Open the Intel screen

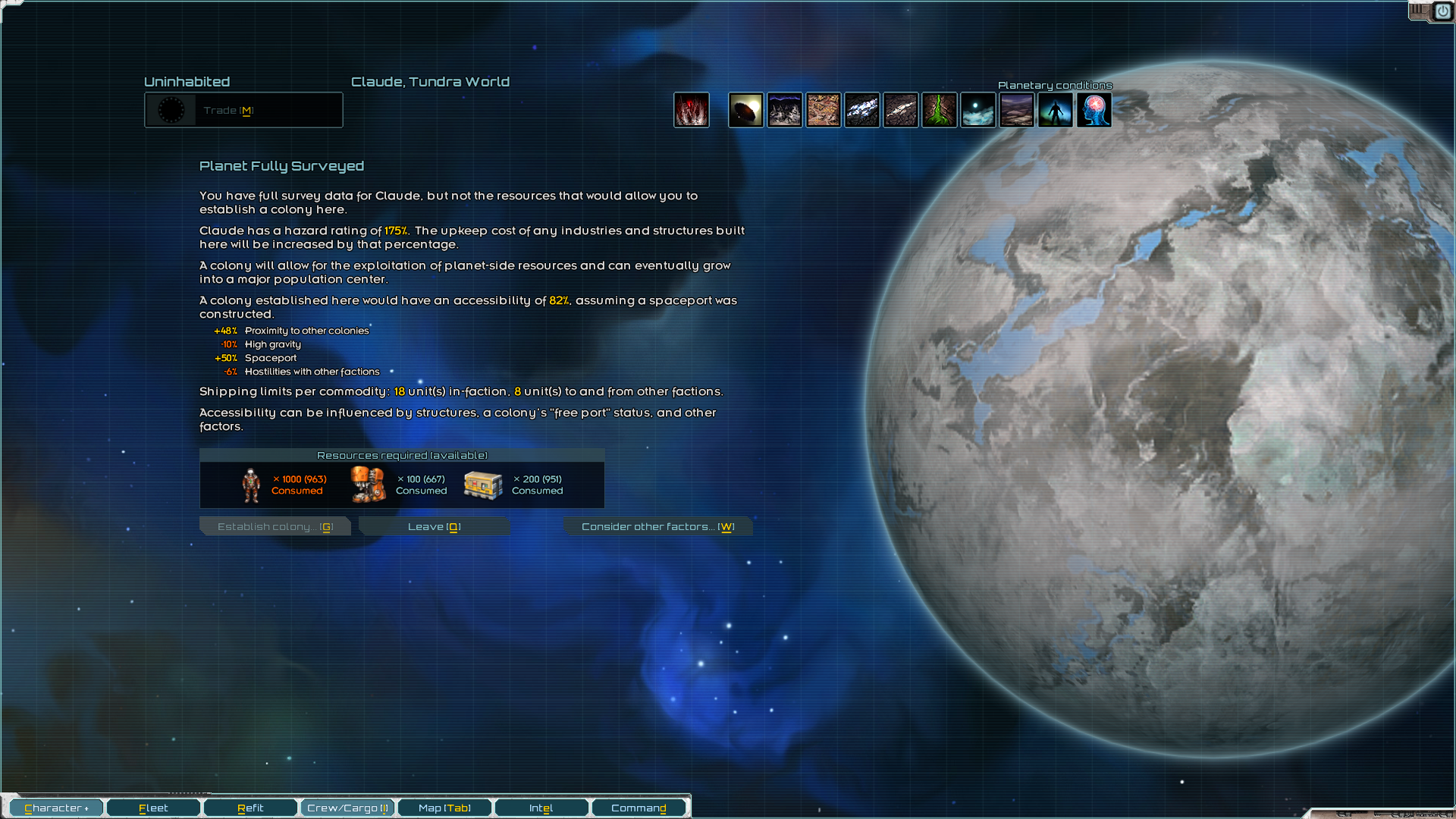click(541, 808)
